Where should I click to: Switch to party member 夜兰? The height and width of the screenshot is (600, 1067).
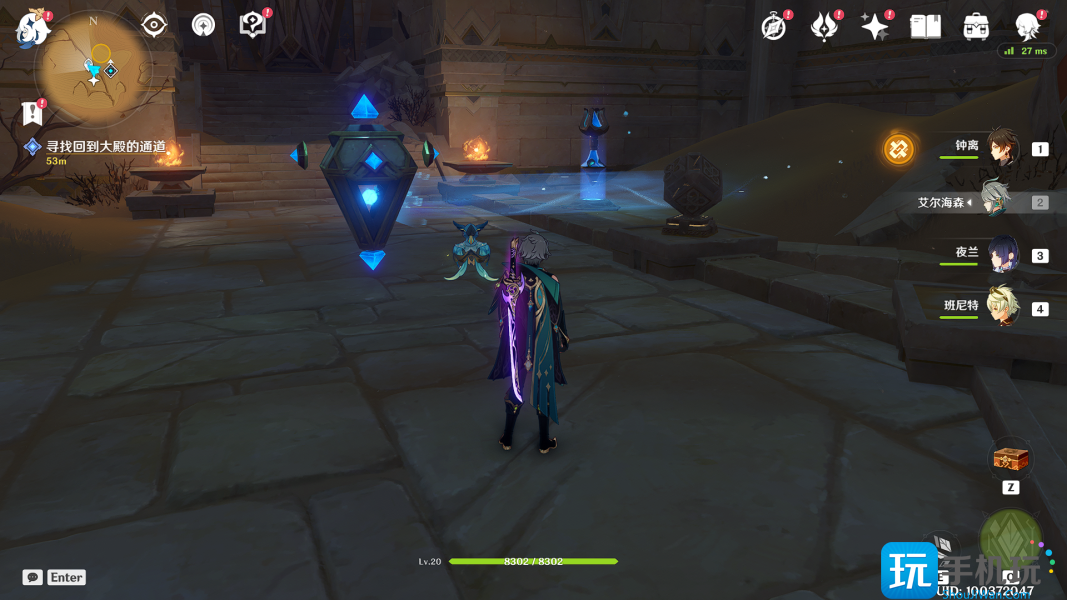coord(1003,254)
